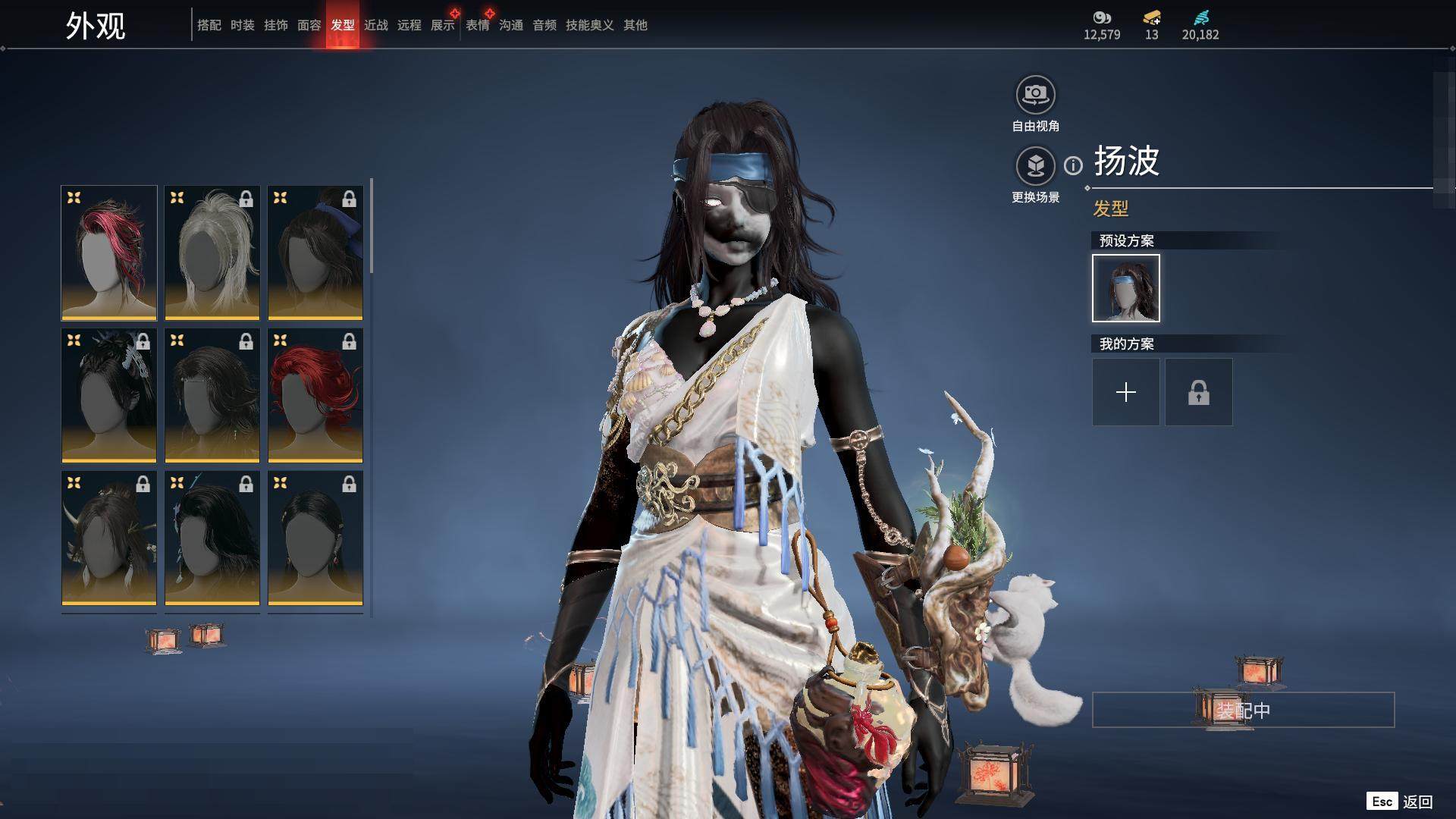The image size is (1456, 819).
Task: Select the 技能奥义 tab
Action: [x=589, y=25]
